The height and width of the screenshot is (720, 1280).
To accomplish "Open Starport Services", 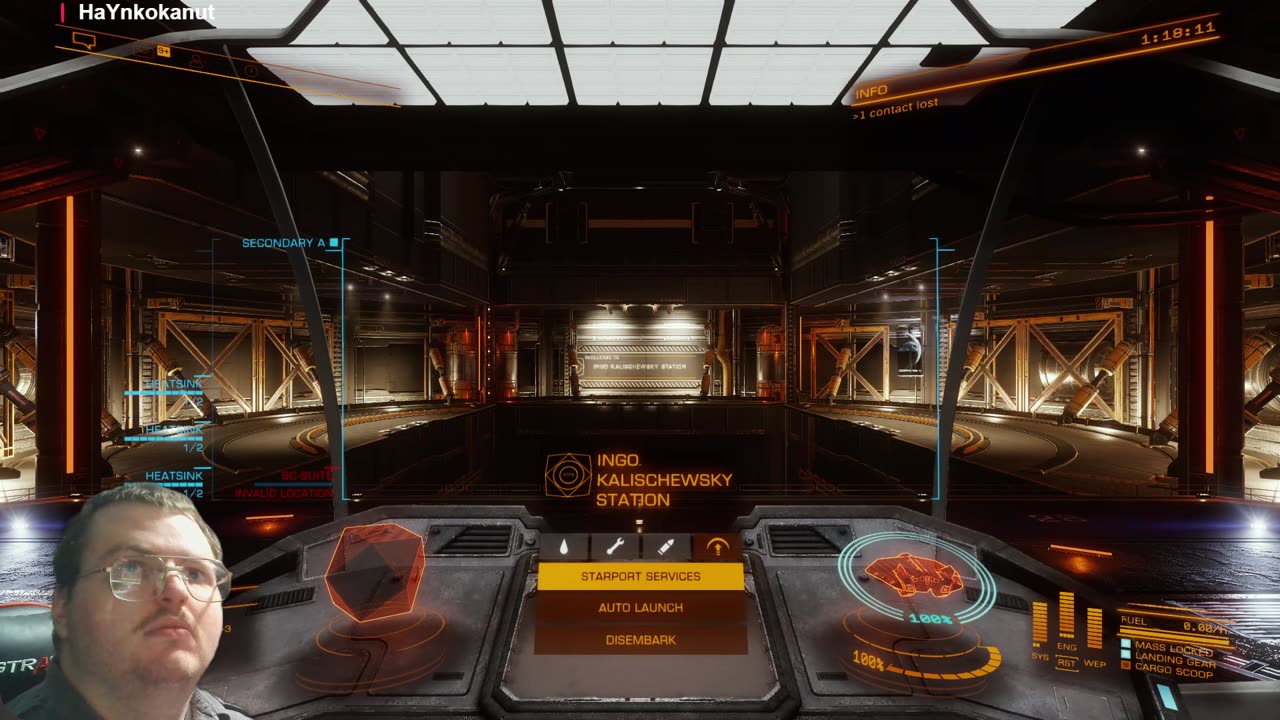I will [640, 576].
